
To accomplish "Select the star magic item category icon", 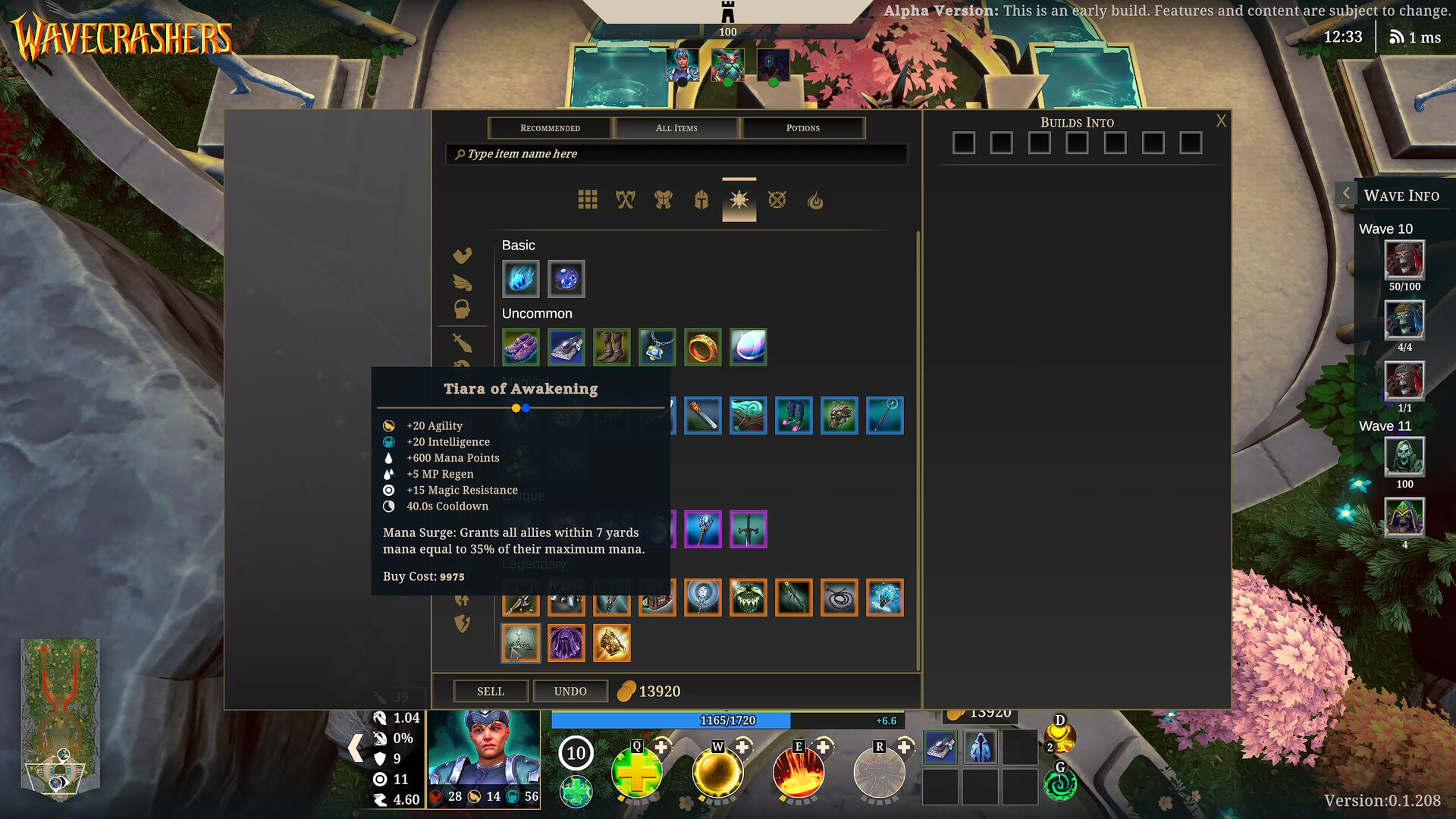I will point(739,200).
